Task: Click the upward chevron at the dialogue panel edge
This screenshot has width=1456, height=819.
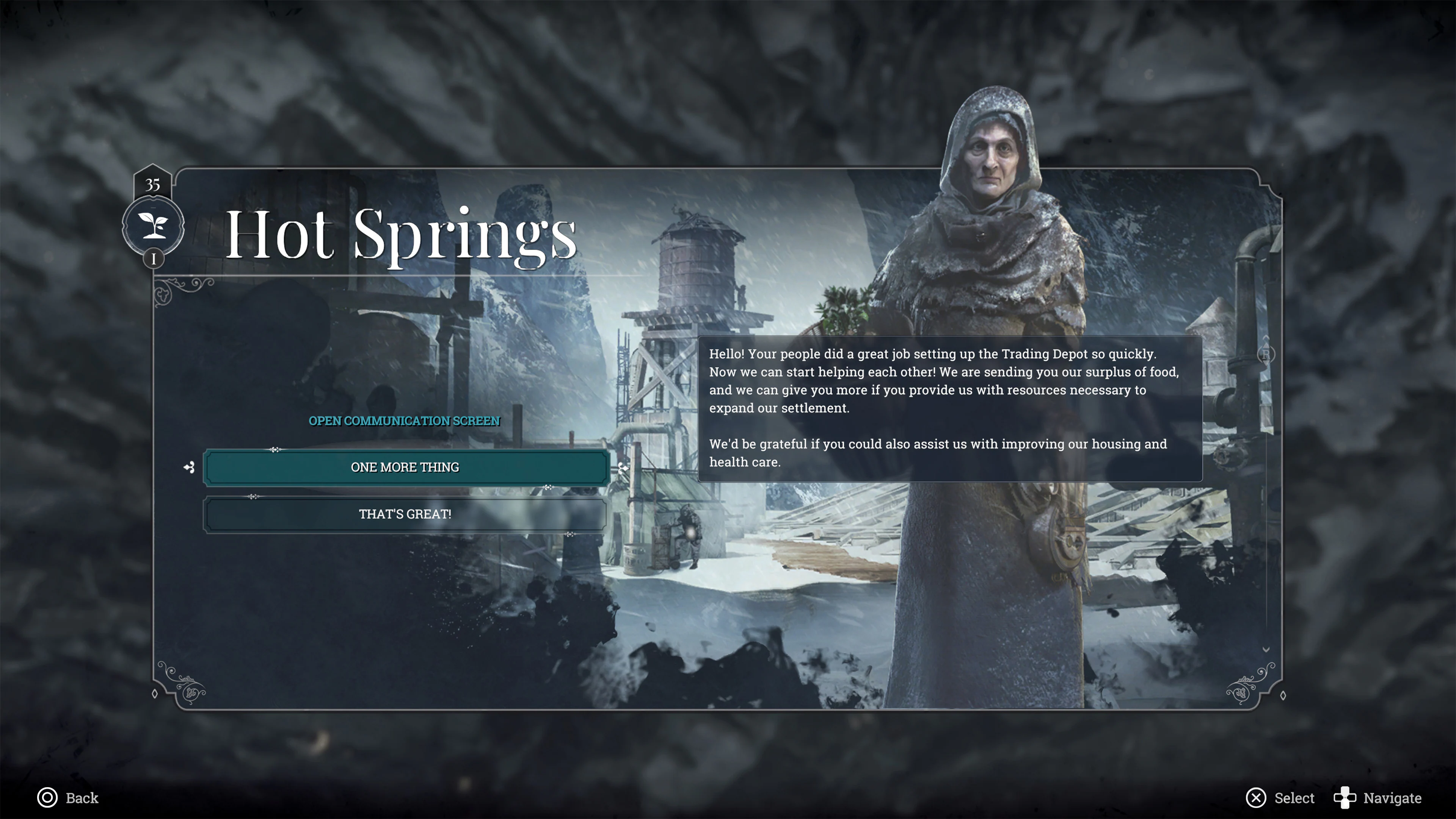Action: [x=1266, y=338]
